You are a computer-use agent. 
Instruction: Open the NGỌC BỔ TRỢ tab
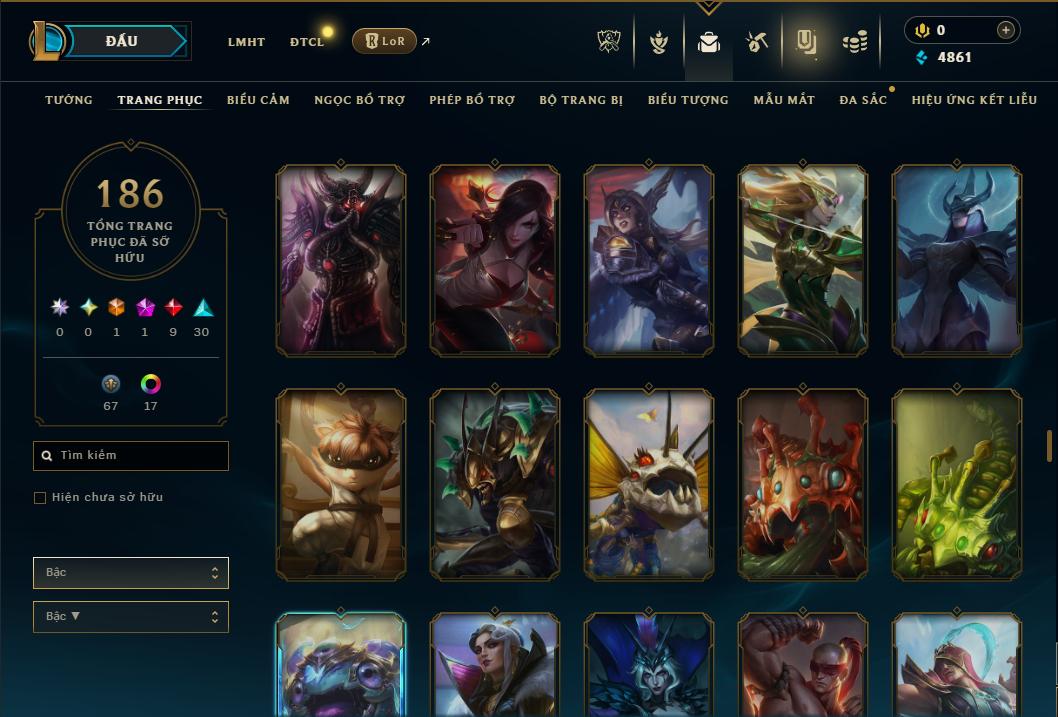pyautogui.click(x=360, y=100)
